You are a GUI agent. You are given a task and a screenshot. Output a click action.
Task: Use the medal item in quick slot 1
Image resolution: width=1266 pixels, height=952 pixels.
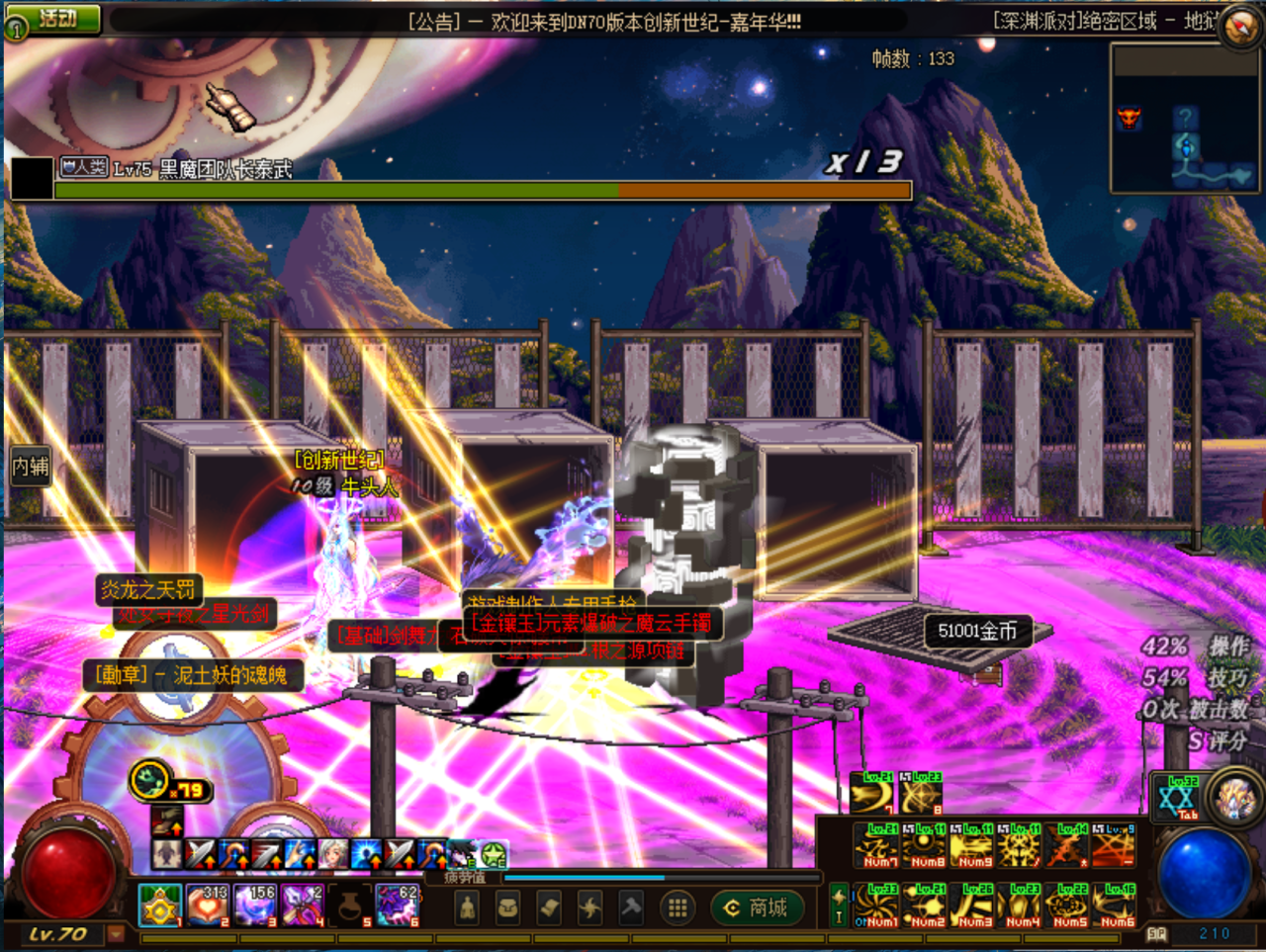[159, 906]
